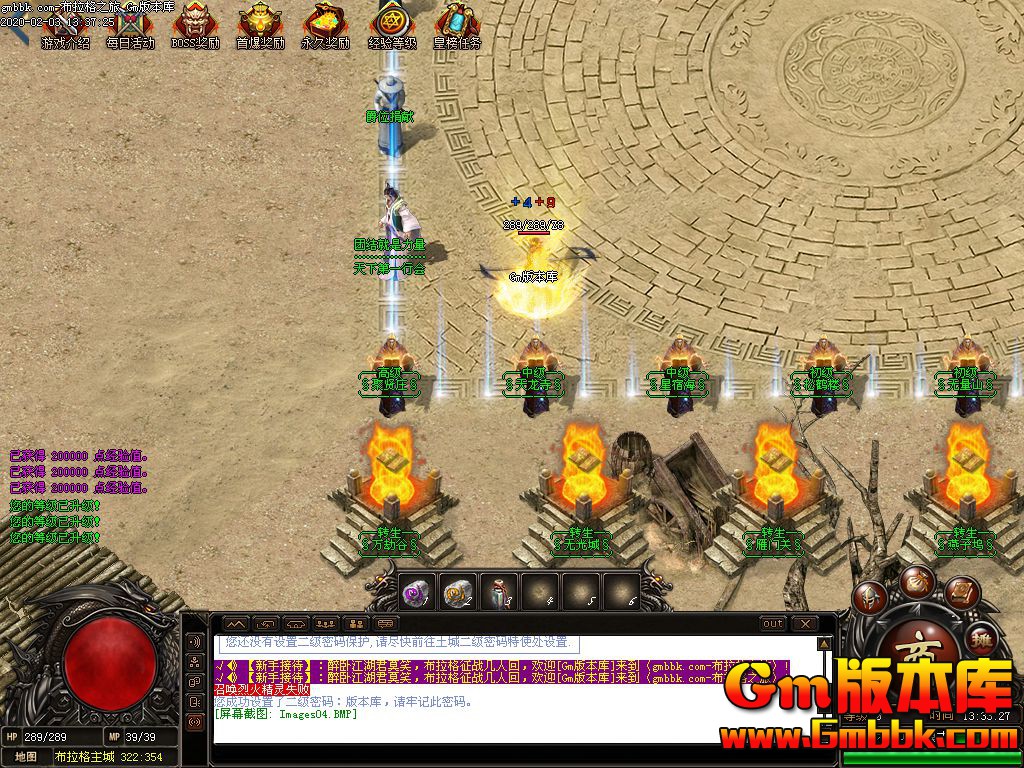Open the 永久奖励 treasure chest icon

coord(325,24)
